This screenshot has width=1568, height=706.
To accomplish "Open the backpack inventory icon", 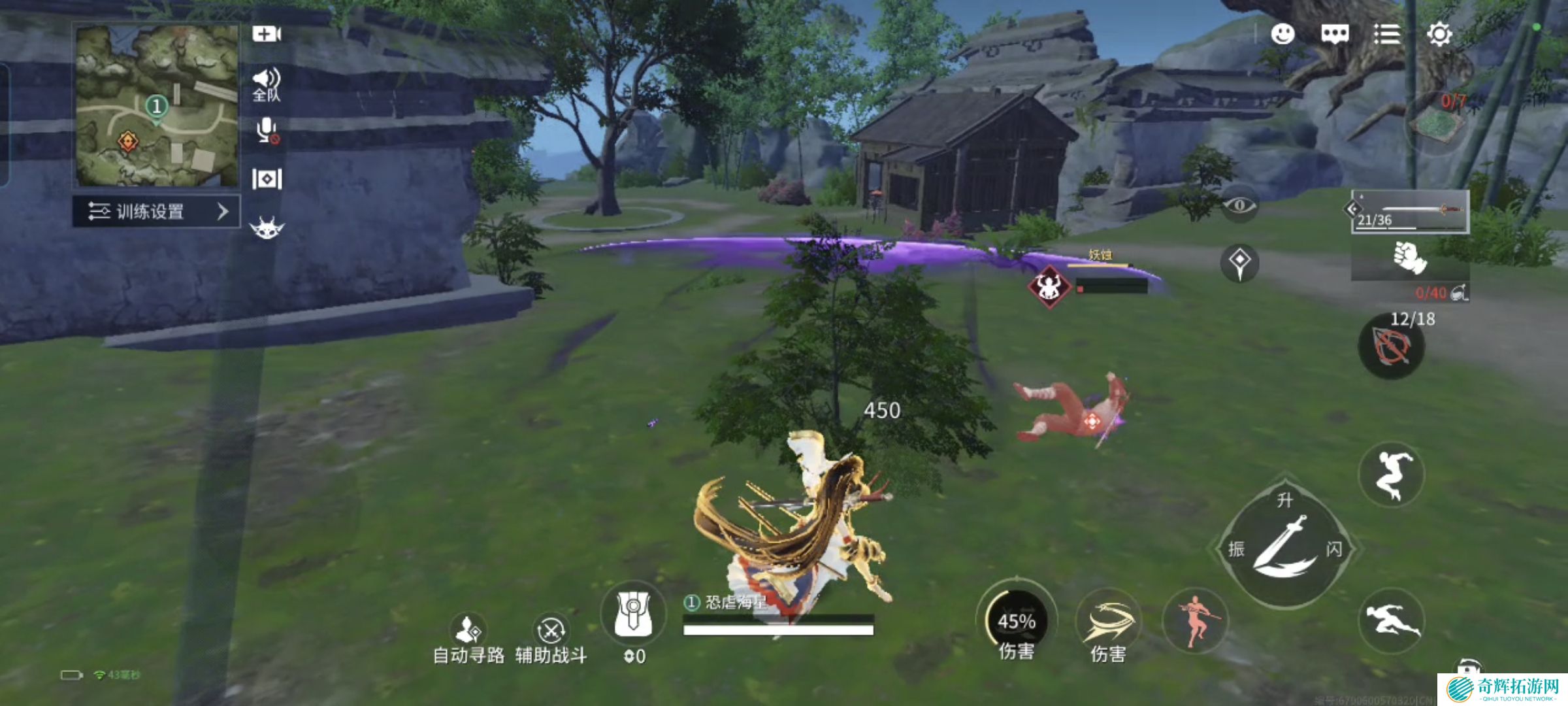I will [x=632, y=616].
